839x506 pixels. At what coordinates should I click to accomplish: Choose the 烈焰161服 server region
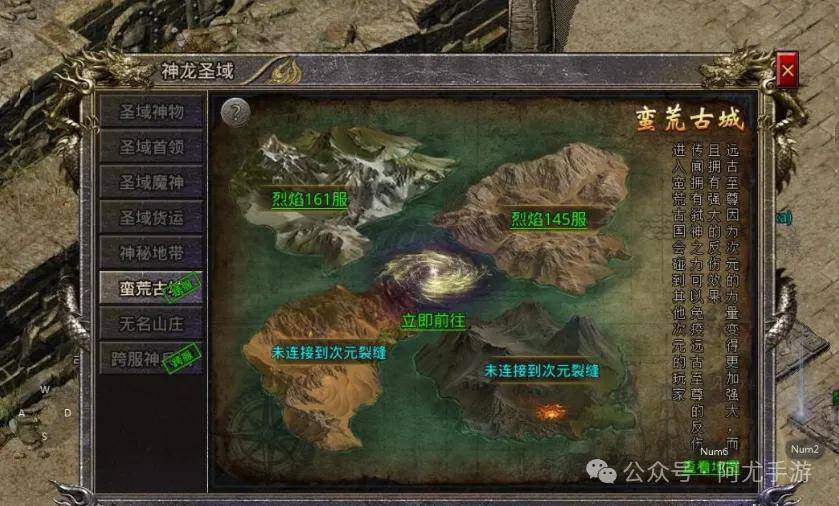pyautogui.click(x=309, y=199)
